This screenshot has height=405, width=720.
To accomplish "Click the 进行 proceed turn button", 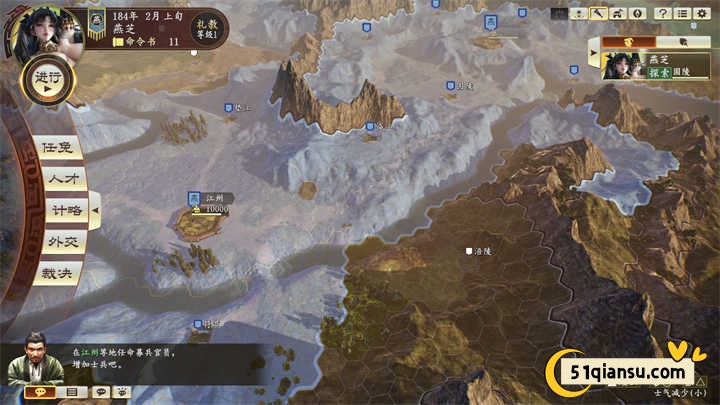I will (x=46, y=81).
